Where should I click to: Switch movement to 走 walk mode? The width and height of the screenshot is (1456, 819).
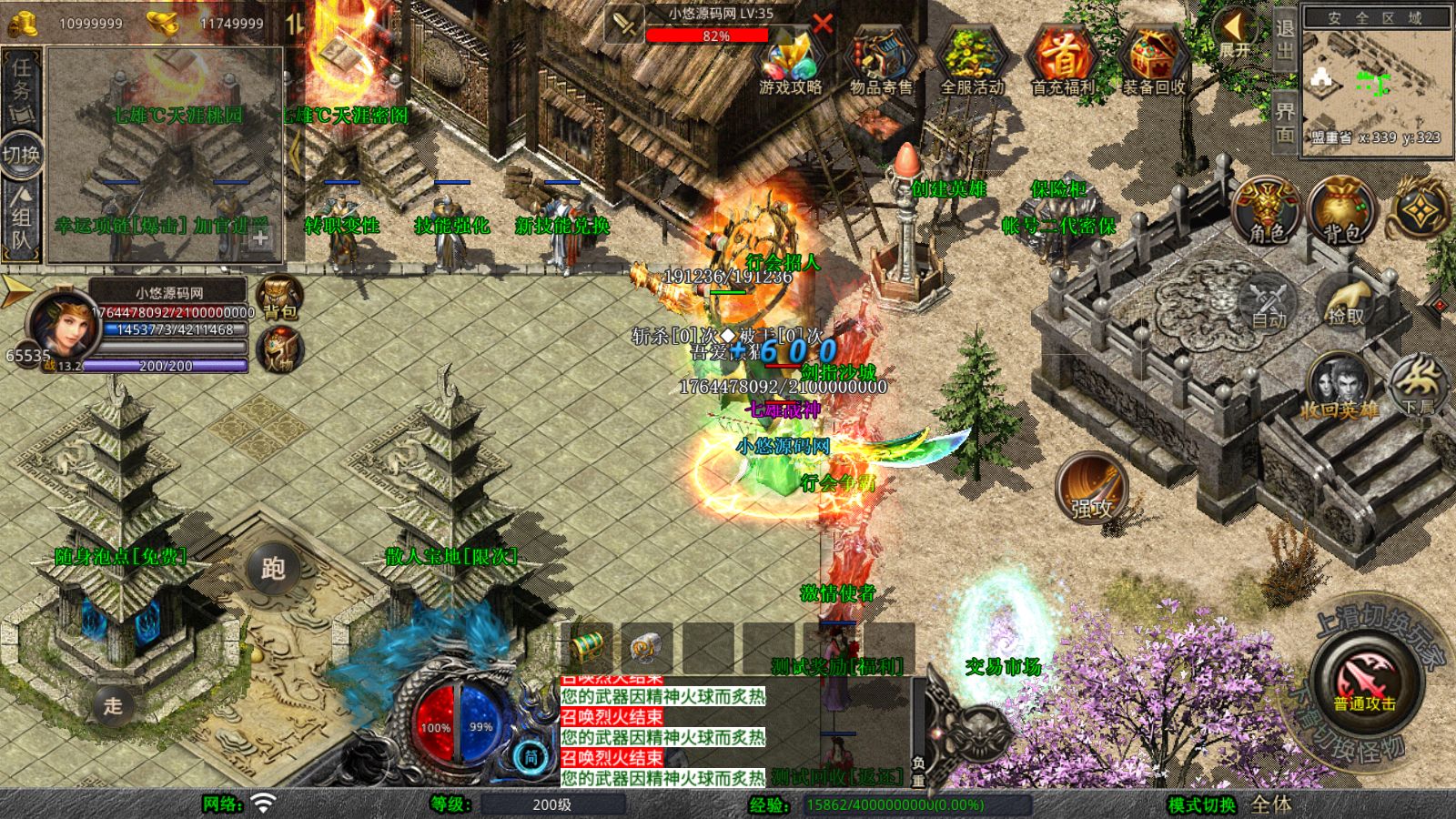(x=113, y=705)
